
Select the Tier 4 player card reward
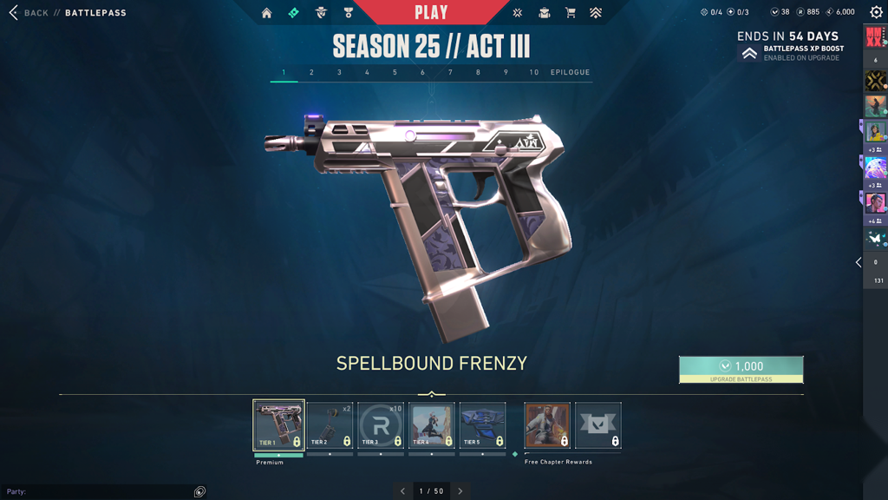[432, 425]
